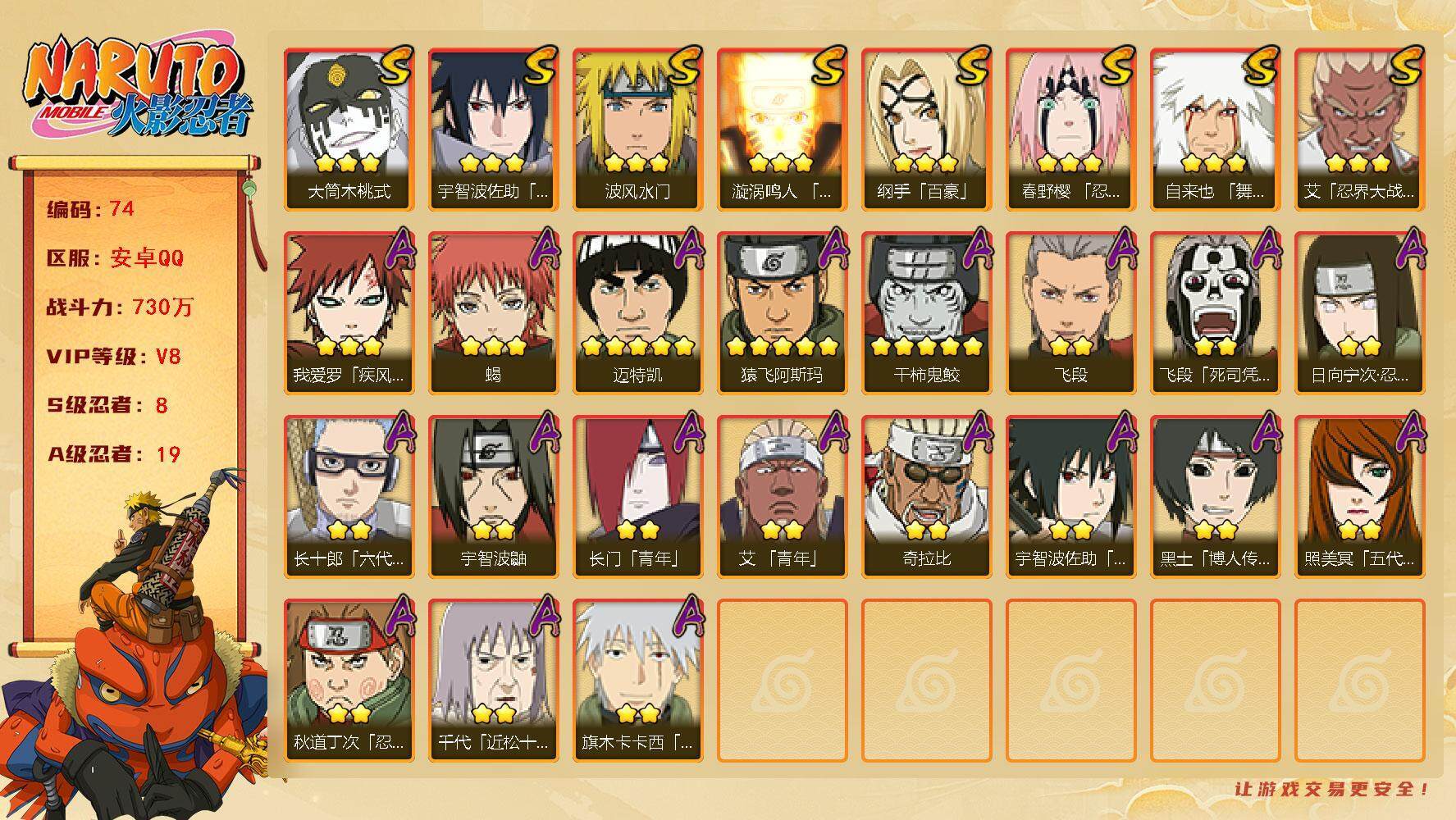Select the 日向宁次 card
Image resolution: width=1456 pixels, height=820 pixels.
(1359, 312)
